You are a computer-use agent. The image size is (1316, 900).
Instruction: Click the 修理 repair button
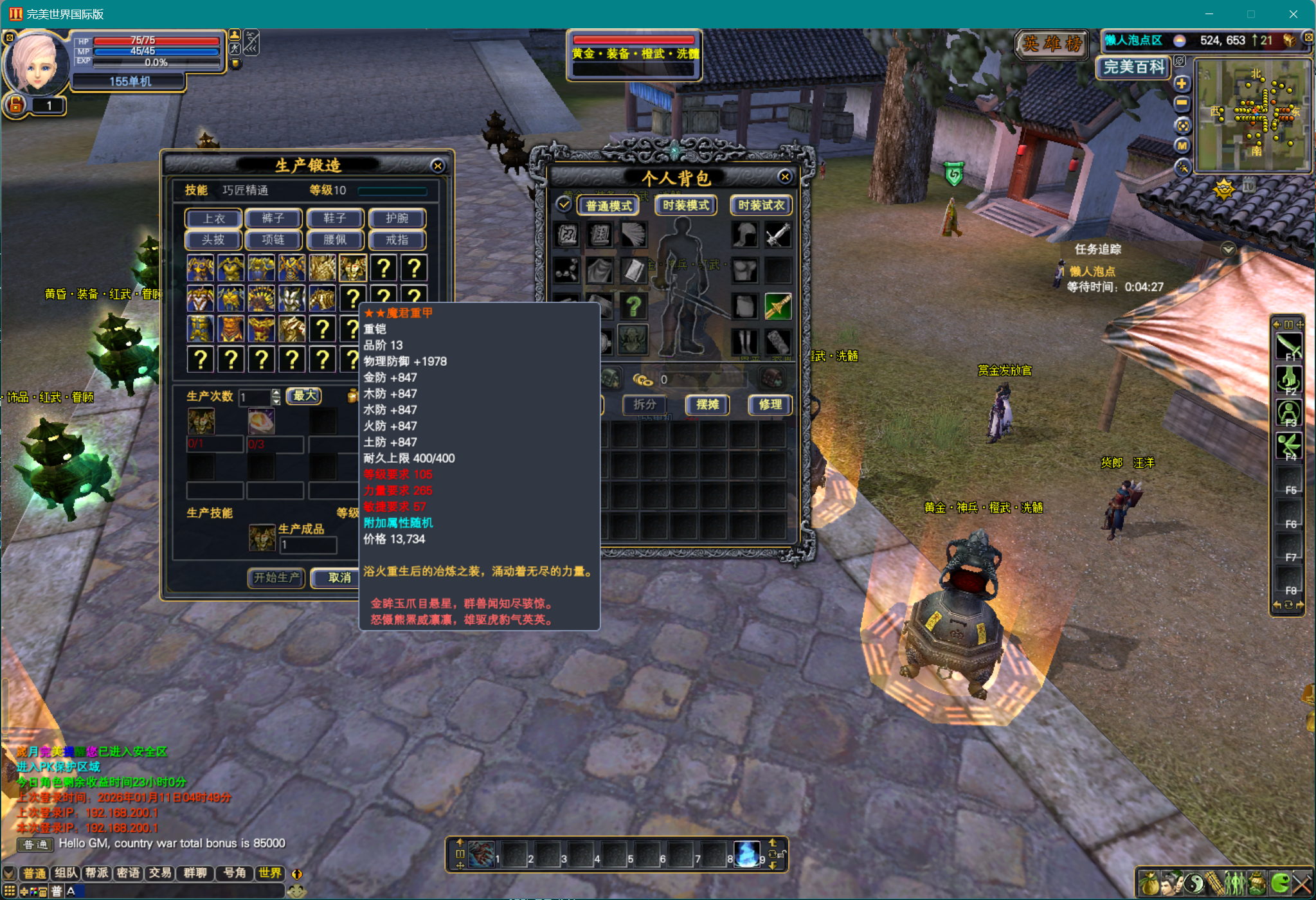(770, 404)
